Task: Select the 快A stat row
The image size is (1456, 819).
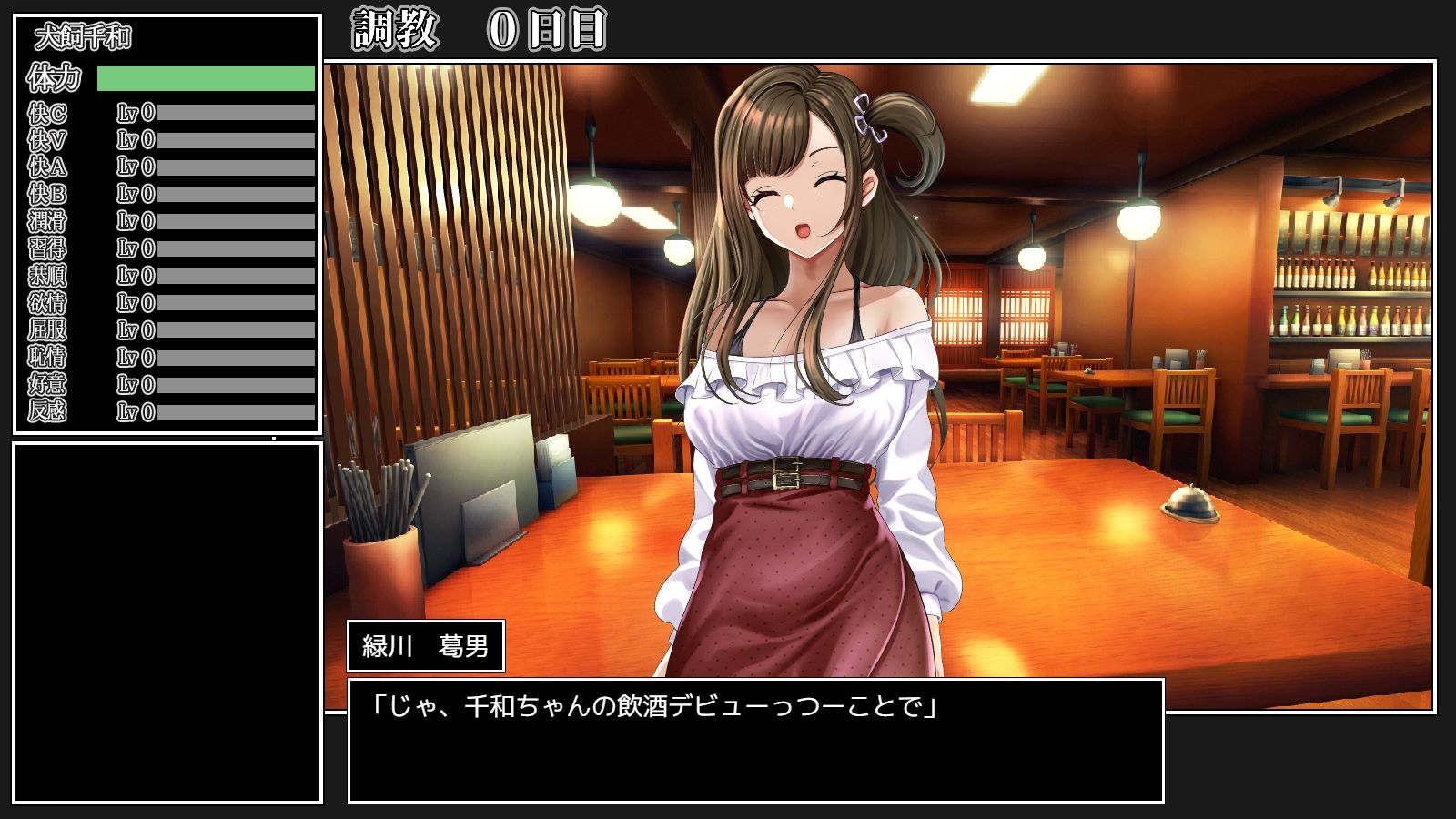Action: [x=136, y=164]
